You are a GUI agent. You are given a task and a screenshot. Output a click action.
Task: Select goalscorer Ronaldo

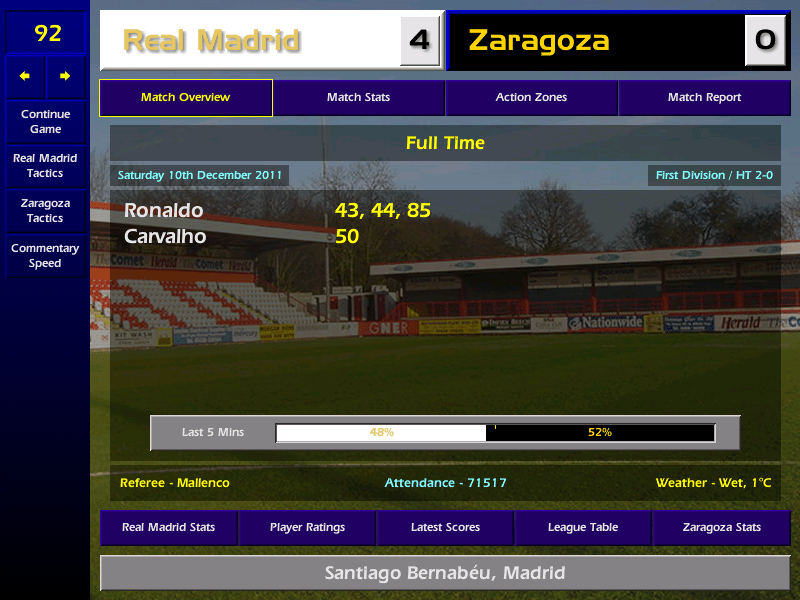pos(163,211)
